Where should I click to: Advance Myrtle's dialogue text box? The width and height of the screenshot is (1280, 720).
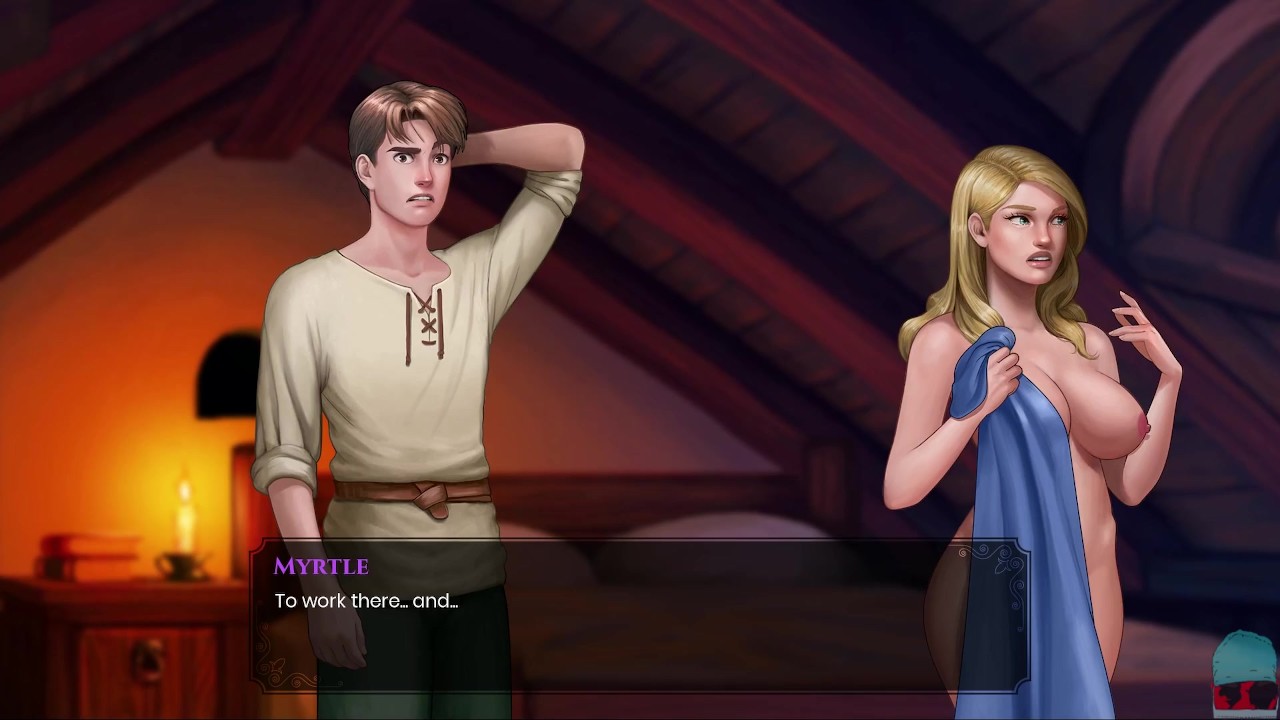click(638, 616)
